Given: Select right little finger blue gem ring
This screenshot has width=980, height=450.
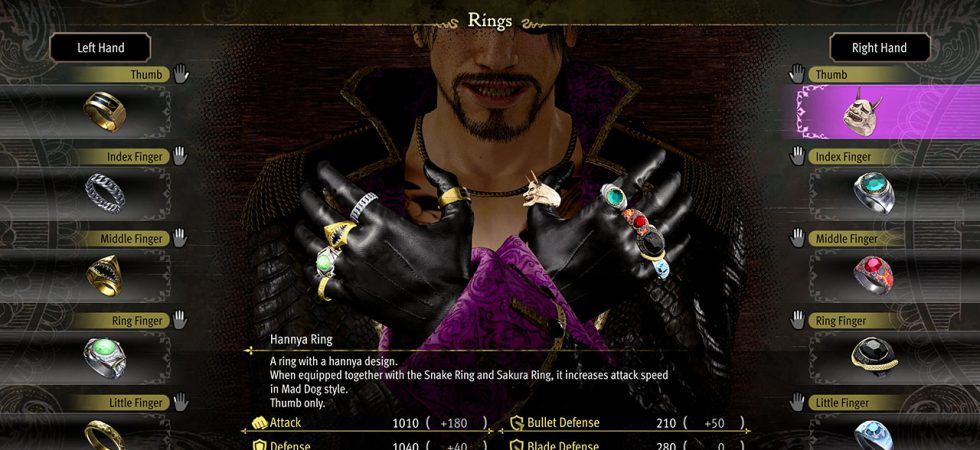Looking at the screenshot, I should tap(872, 434).
